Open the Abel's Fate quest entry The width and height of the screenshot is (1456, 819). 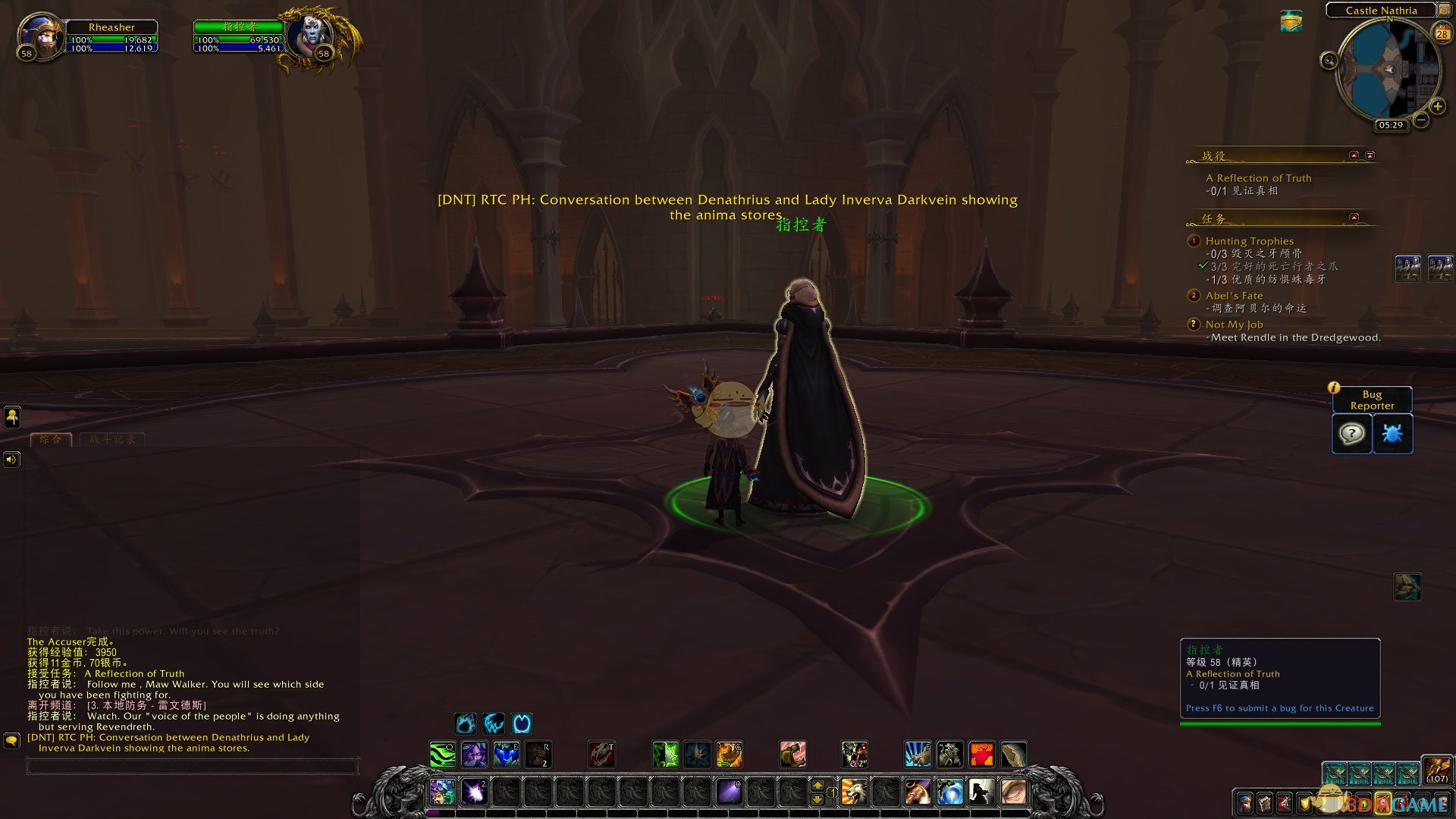1234,296
